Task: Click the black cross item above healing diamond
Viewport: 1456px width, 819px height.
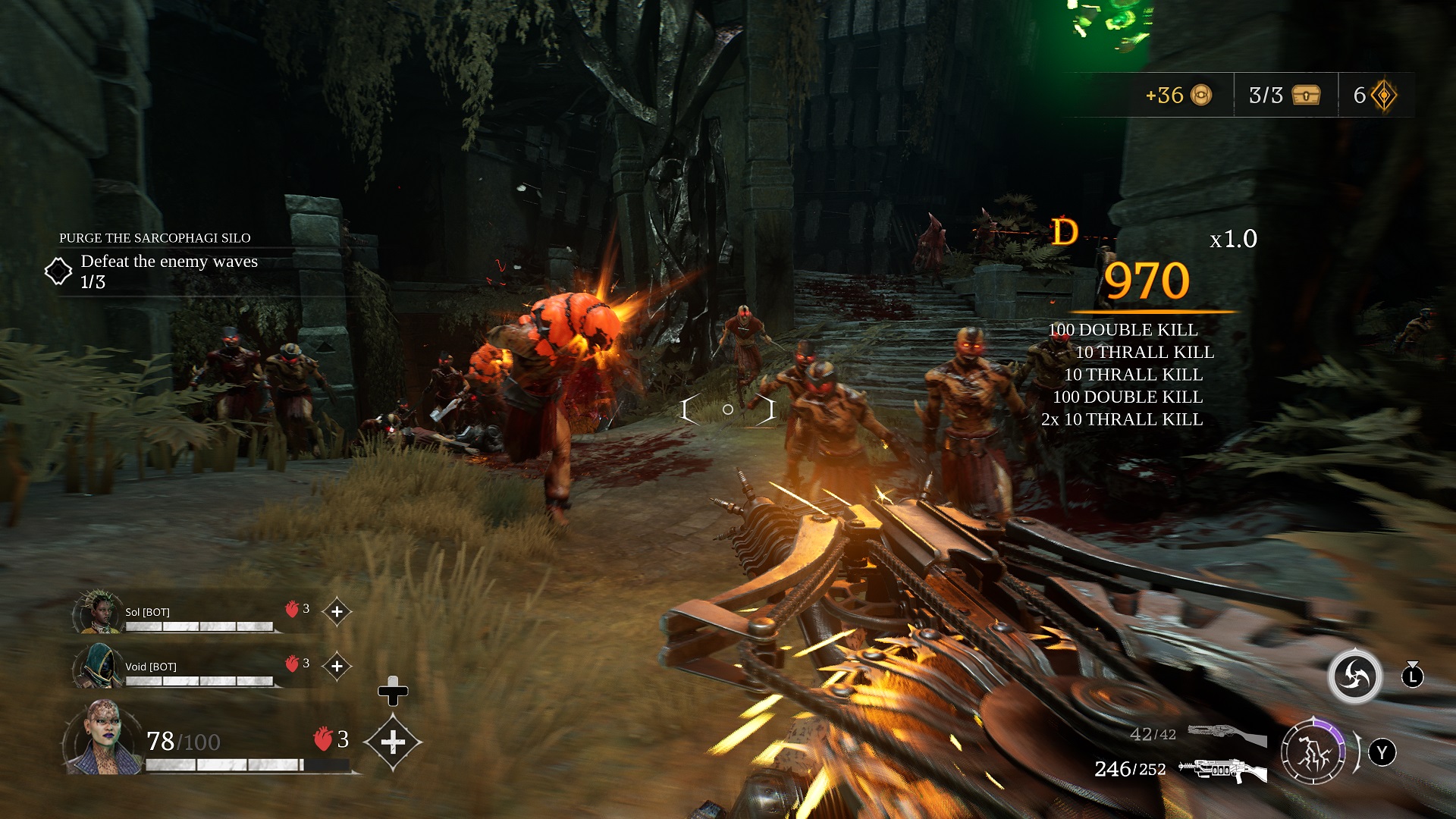Action: 393,691
